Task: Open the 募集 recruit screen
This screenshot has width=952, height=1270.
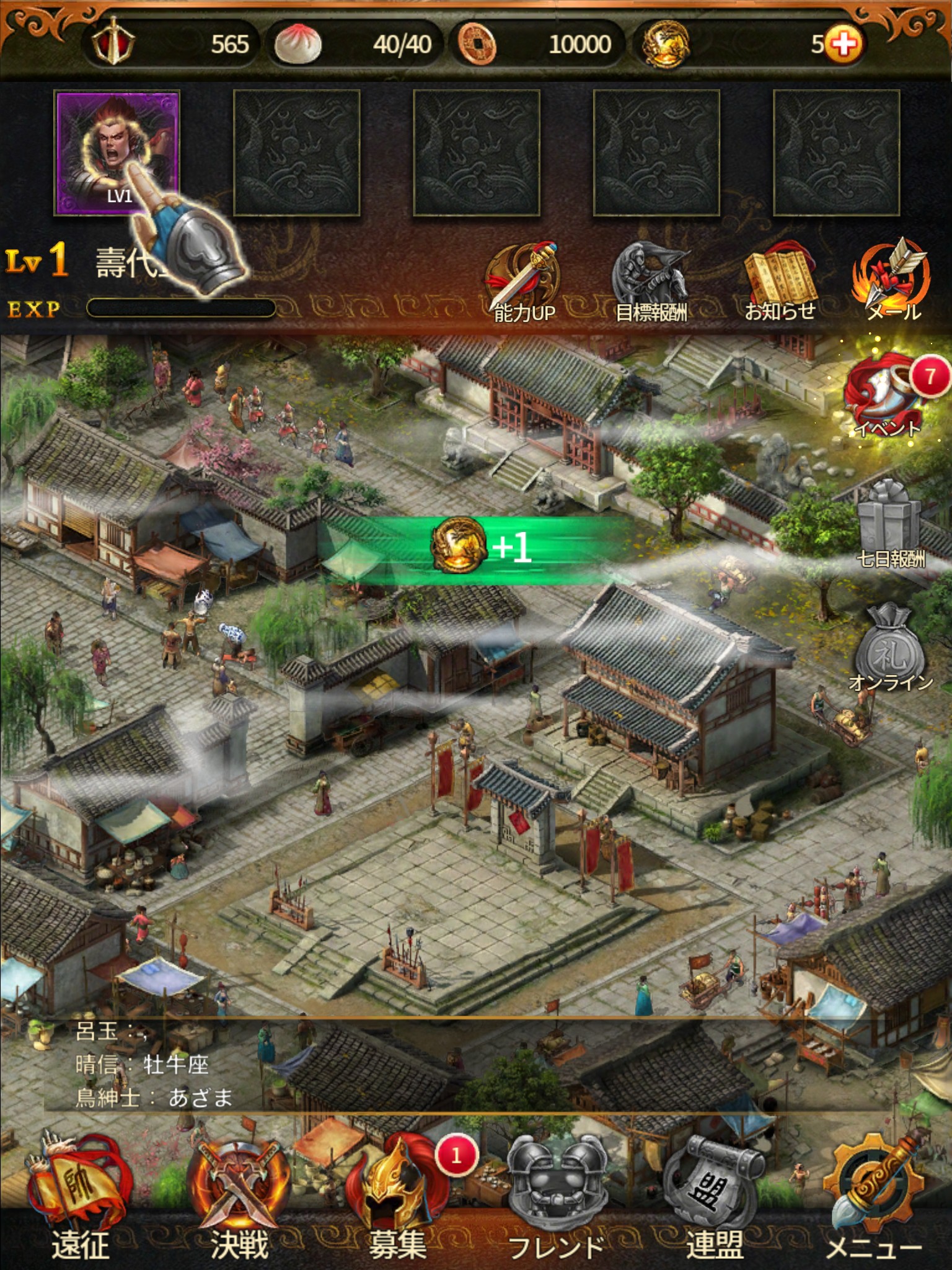Action: (x=398, y=1197)
